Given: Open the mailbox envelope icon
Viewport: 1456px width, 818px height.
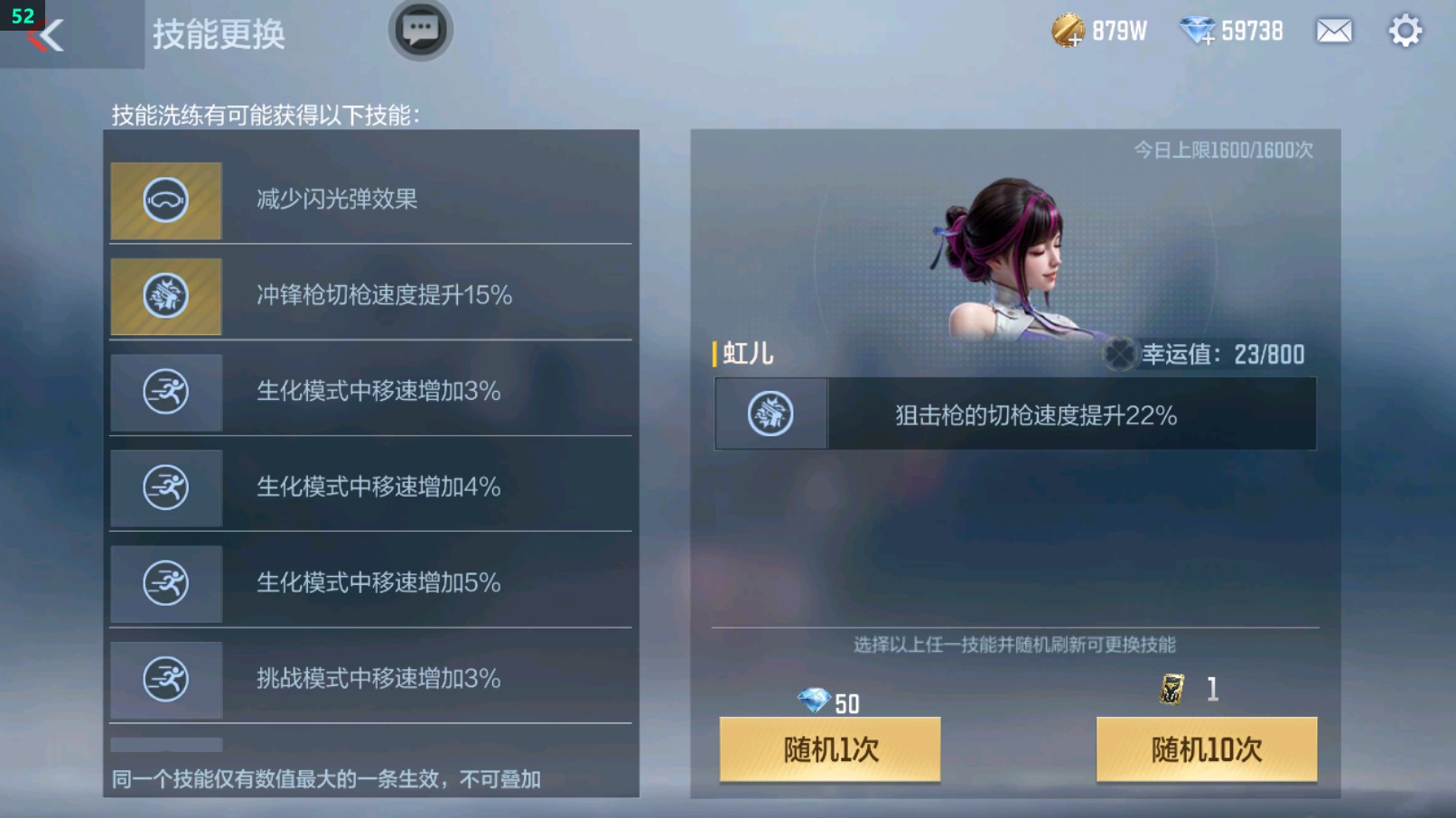Looking at the screenshot, I should click(x=1334, y=30).
